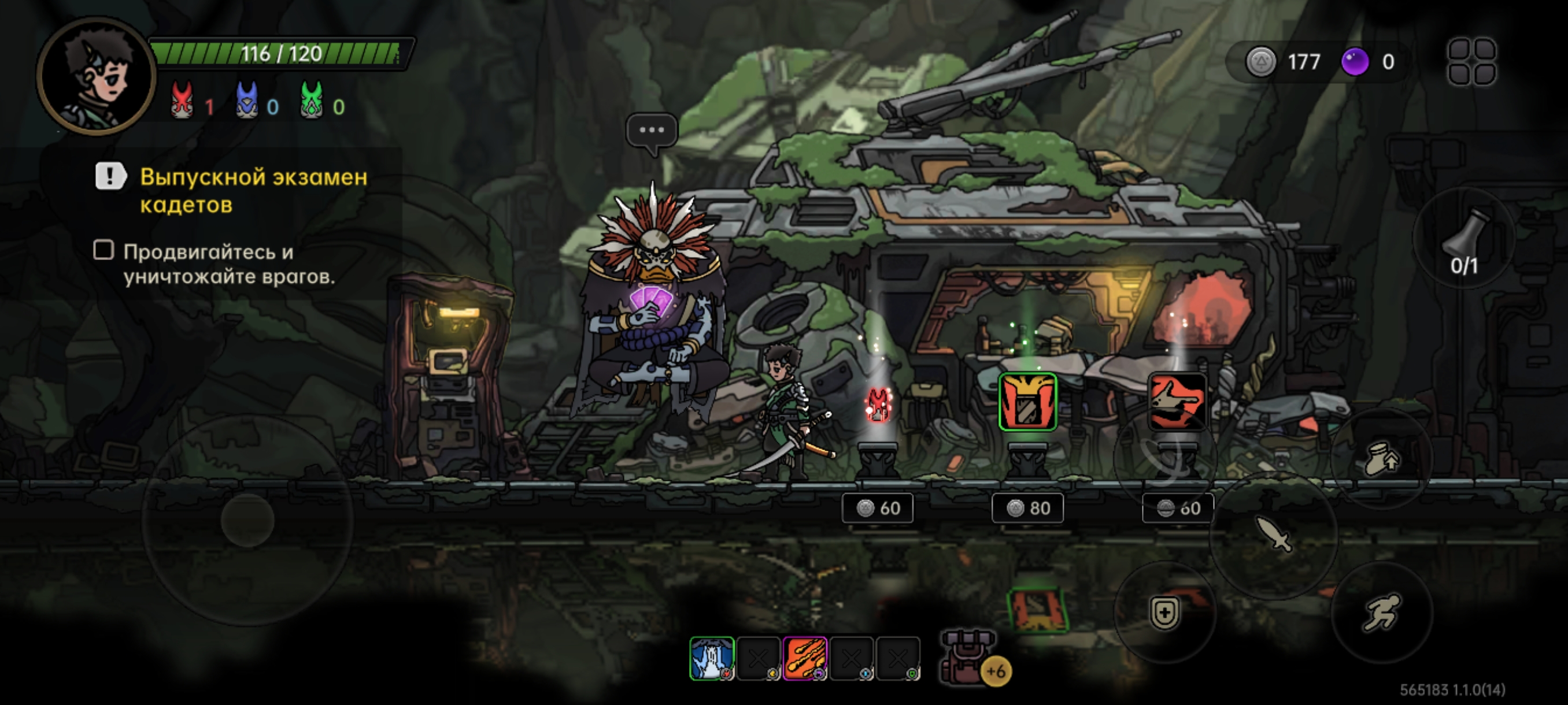Select the orange claw slash skill slot
Screen dimensions: 1568x705
click(805, 658)
